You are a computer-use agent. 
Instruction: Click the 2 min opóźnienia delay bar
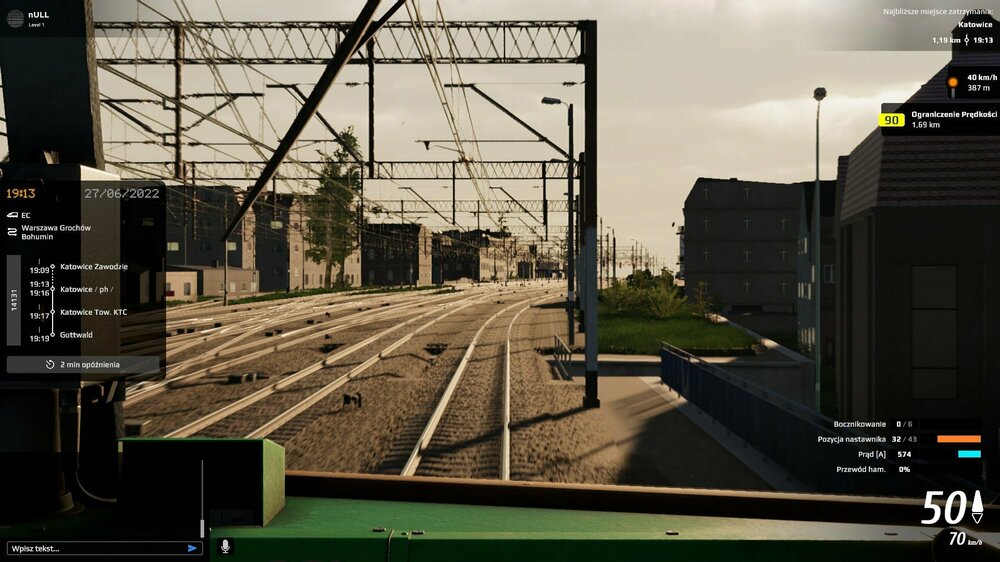point(83,364)
